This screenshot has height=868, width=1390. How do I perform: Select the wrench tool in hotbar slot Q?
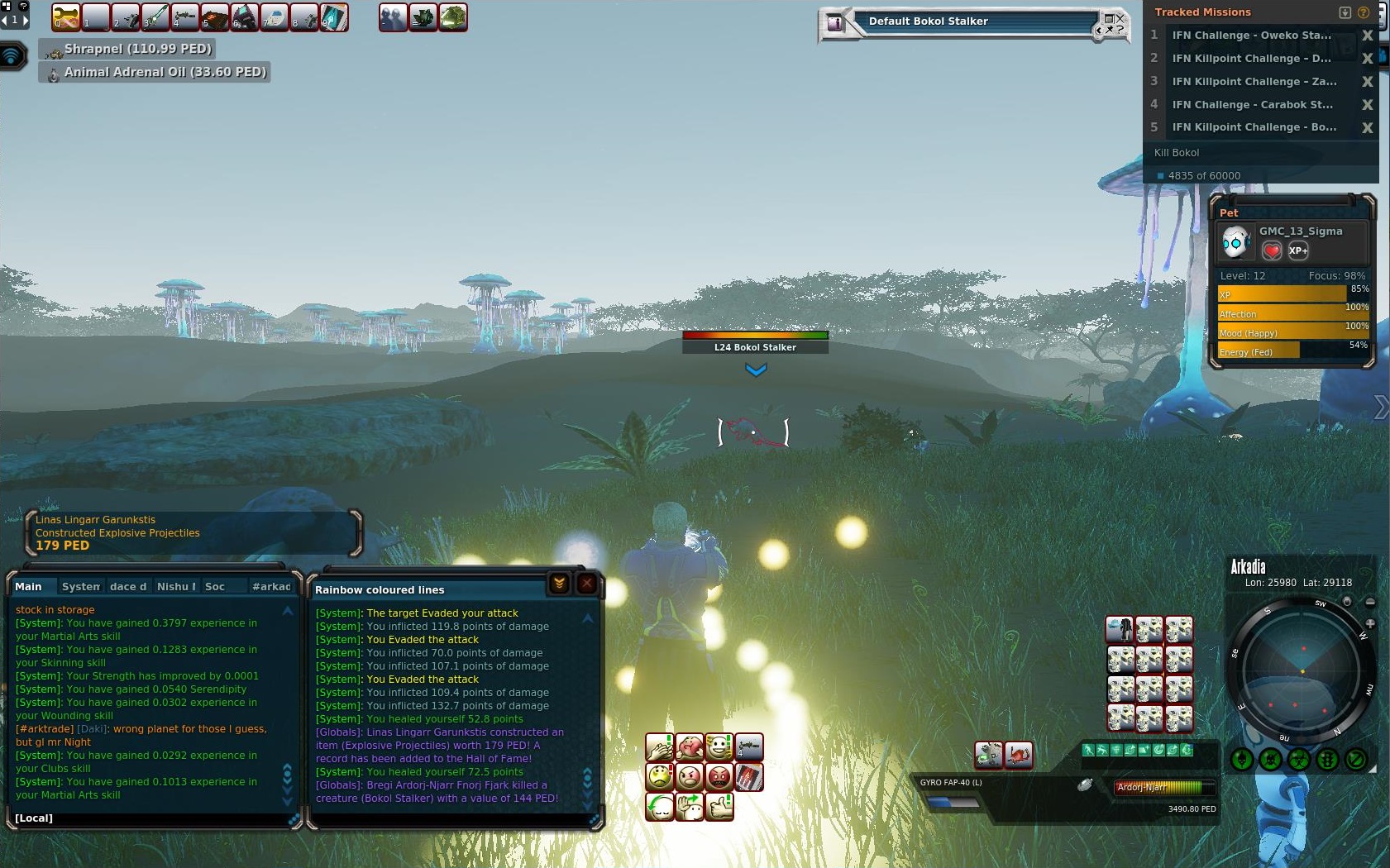point(65,17)
